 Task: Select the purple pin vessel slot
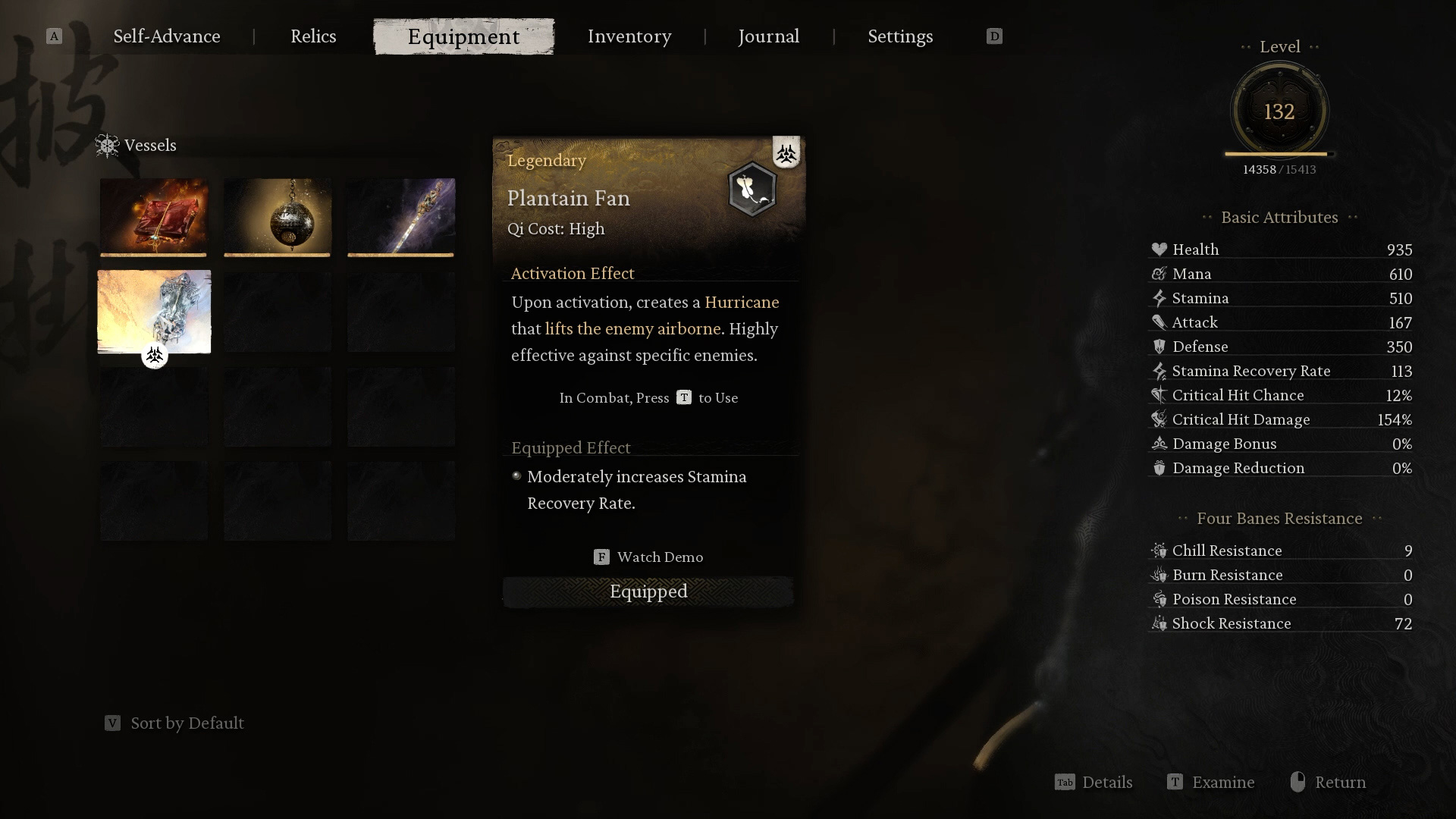(x=401, y=217)
